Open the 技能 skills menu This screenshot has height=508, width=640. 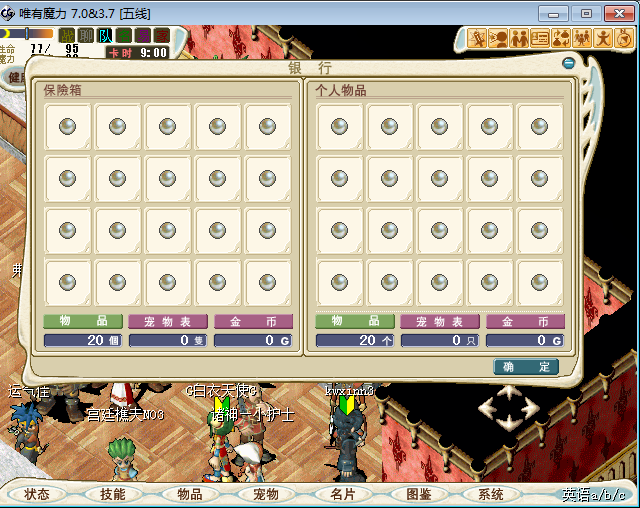(112, 494)
